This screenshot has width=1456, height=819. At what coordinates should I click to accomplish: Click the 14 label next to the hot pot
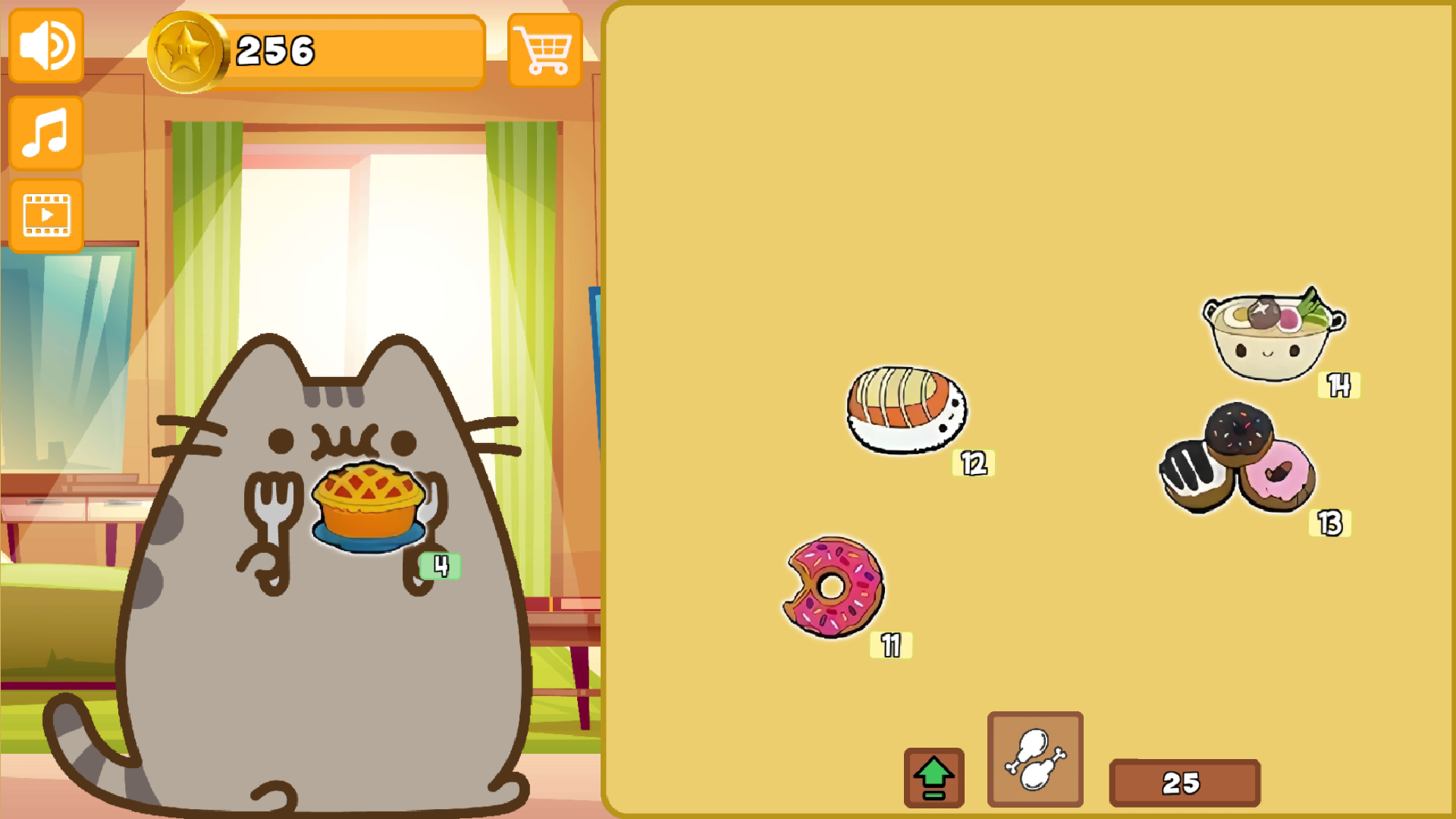1339,385
